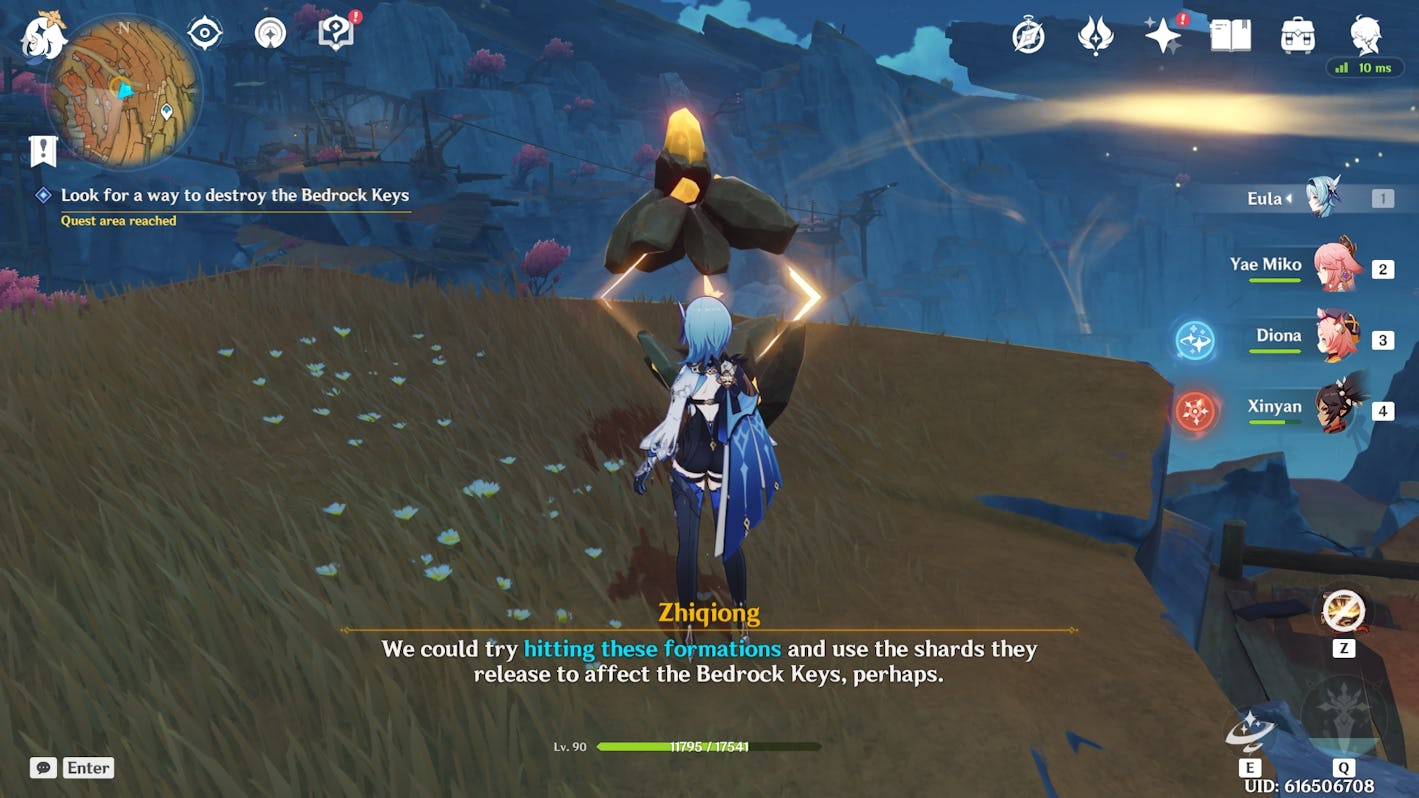The width and height of the screenshot is (1419, 798).
Task: Toggle Diona's burst-ready indicator
Action: [x=1195, y=338]
